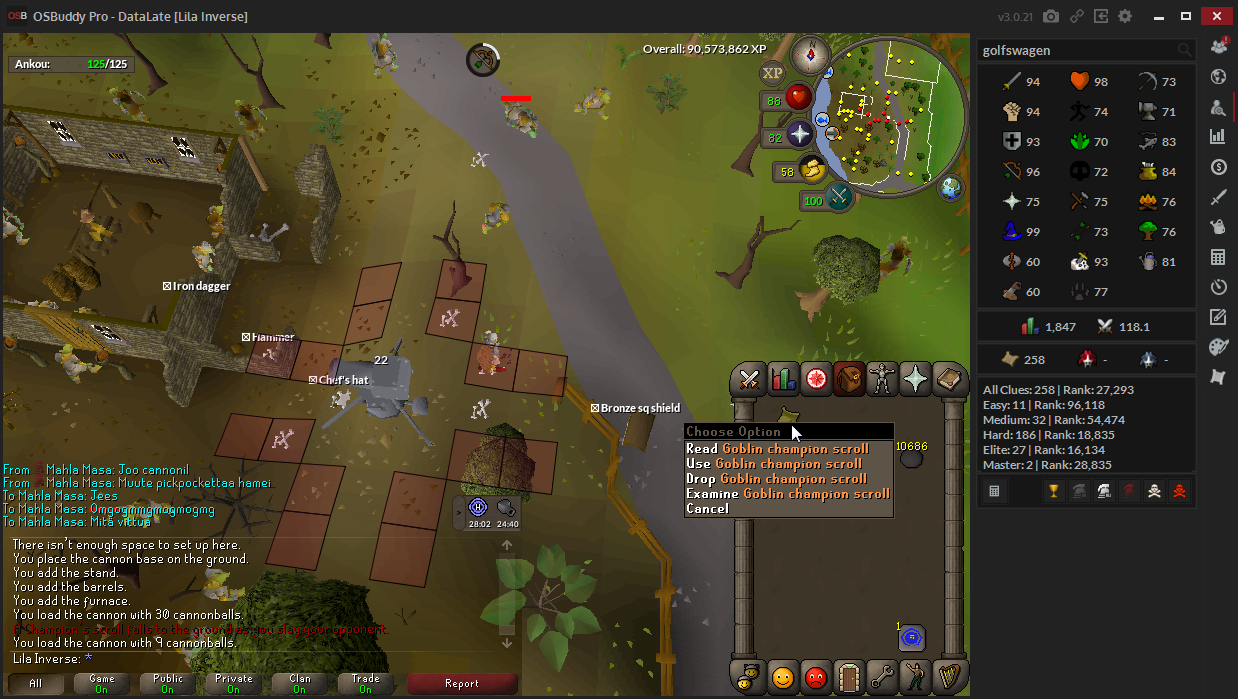Switch to the skills stats tab
The height and width of the screenshot is (699, 1238).
[783, 380]
